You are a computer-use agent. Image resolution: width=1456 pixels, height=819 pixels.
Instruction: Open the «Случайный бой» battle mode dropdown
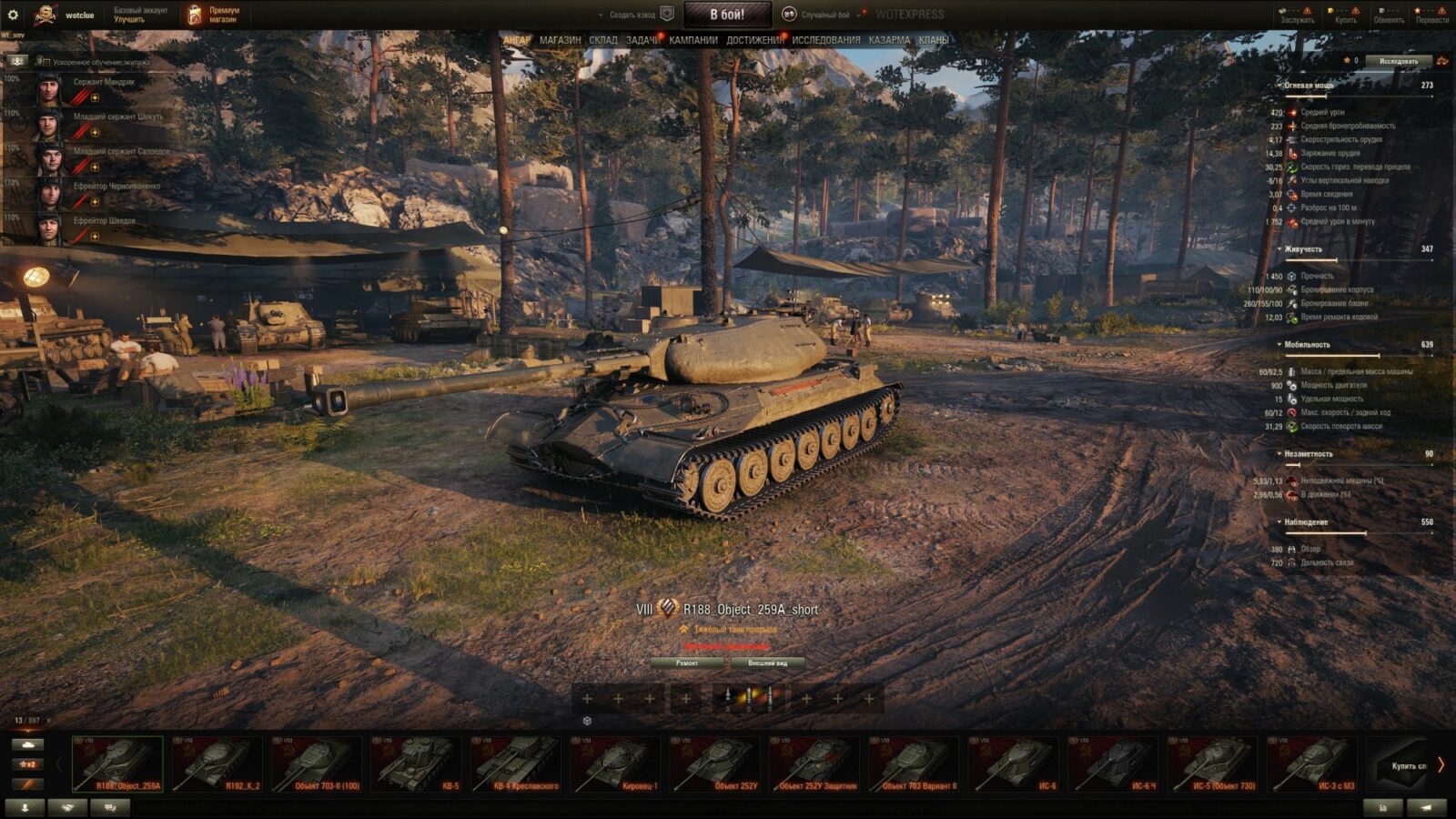pos(824,15)
